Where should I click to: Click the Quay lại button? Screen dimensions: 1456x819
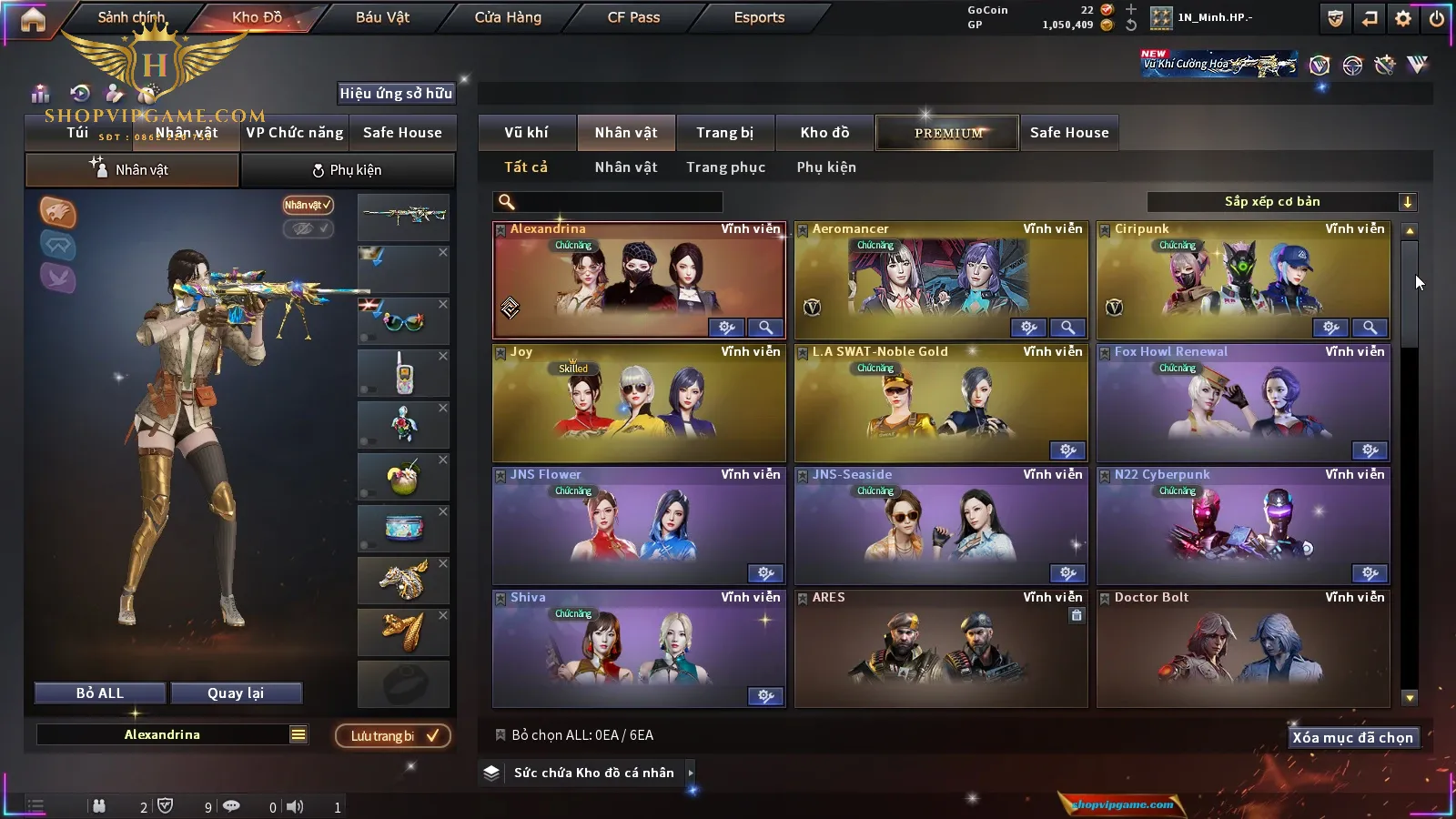tap(236, 693)
